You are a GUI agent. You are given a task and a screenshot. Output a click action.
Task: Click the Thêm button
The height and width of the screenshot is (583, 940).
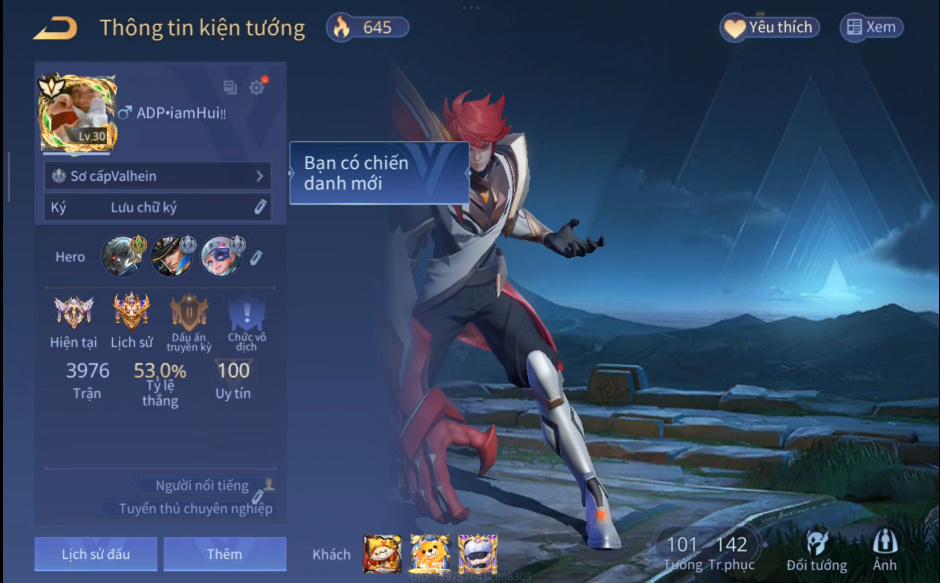click(x=225, y=554)
